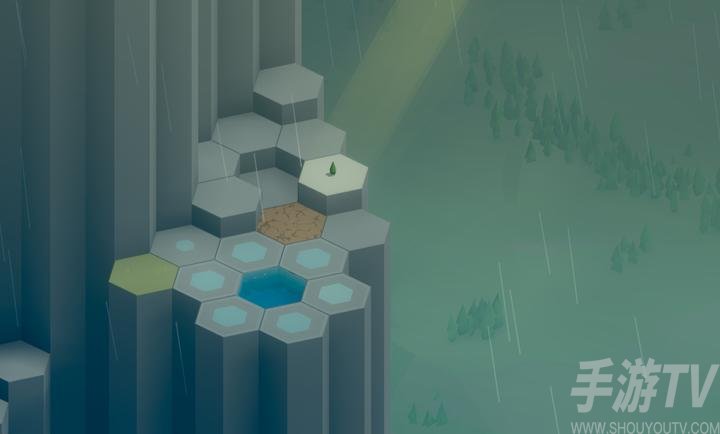
Task: Select the deep blue water hex tile
Action: (x=272, y=287)
